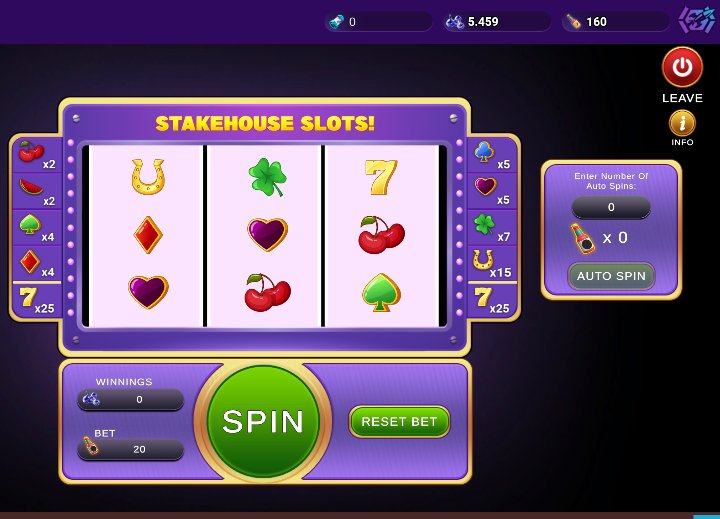
Task: Select the auto spins number field
Action: [611, 208]
